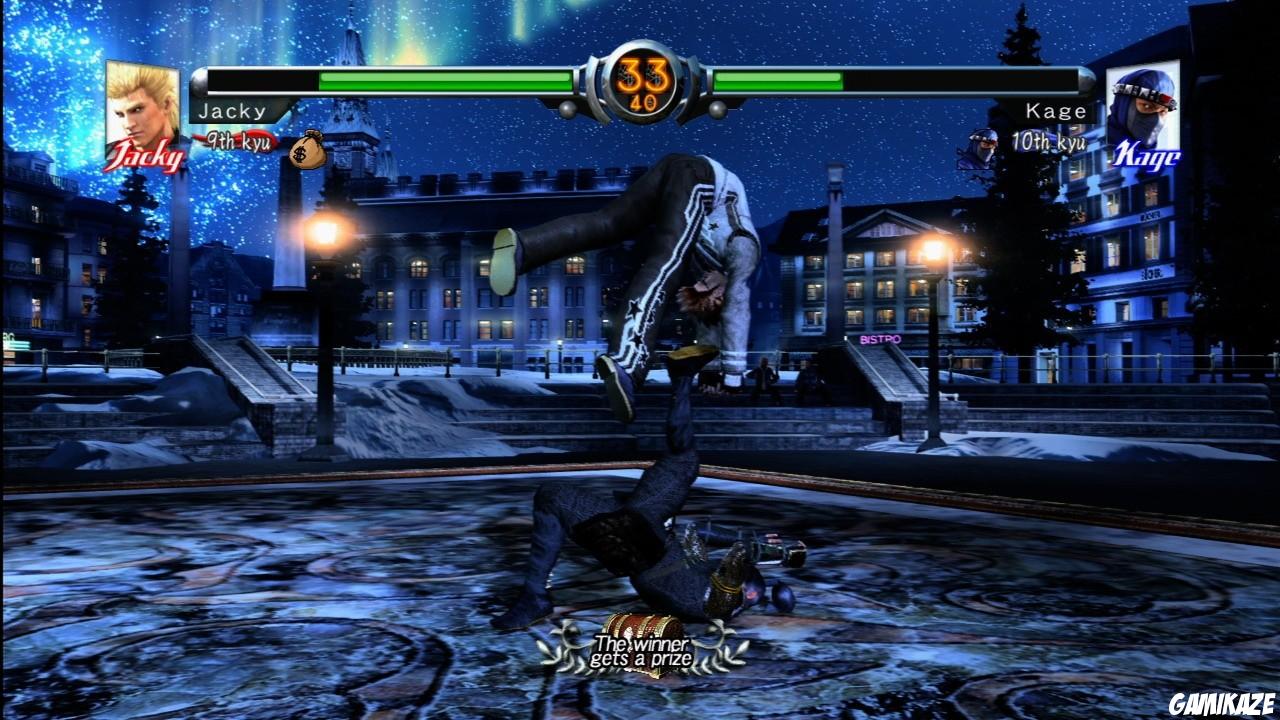Image resolution: width=1280 pixels, height=720 pixels.
Task: Click the money bag prize icon near Jacky's rank
Action: click(307, 152)
